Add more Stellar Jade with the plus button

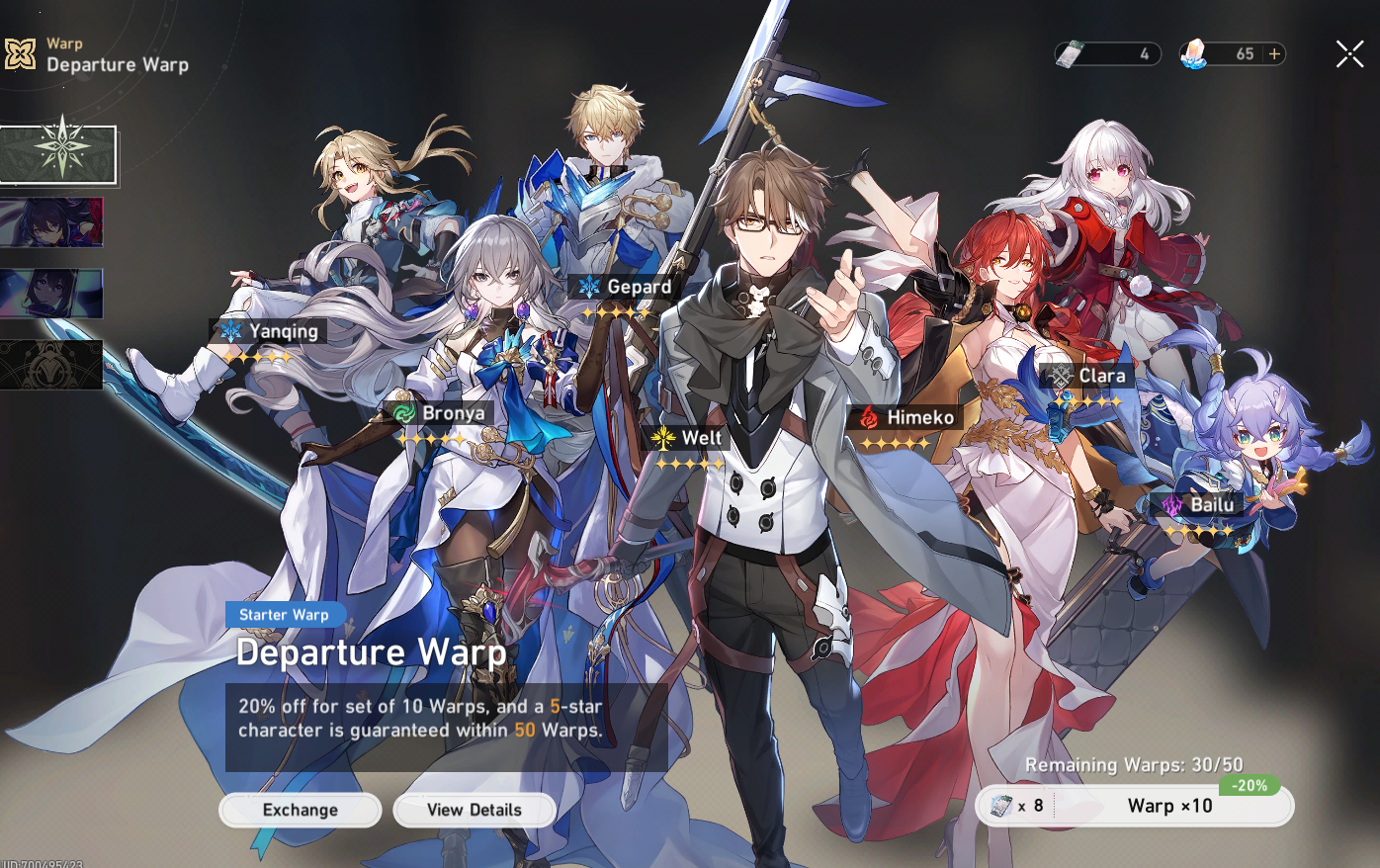coord(1275,54)
